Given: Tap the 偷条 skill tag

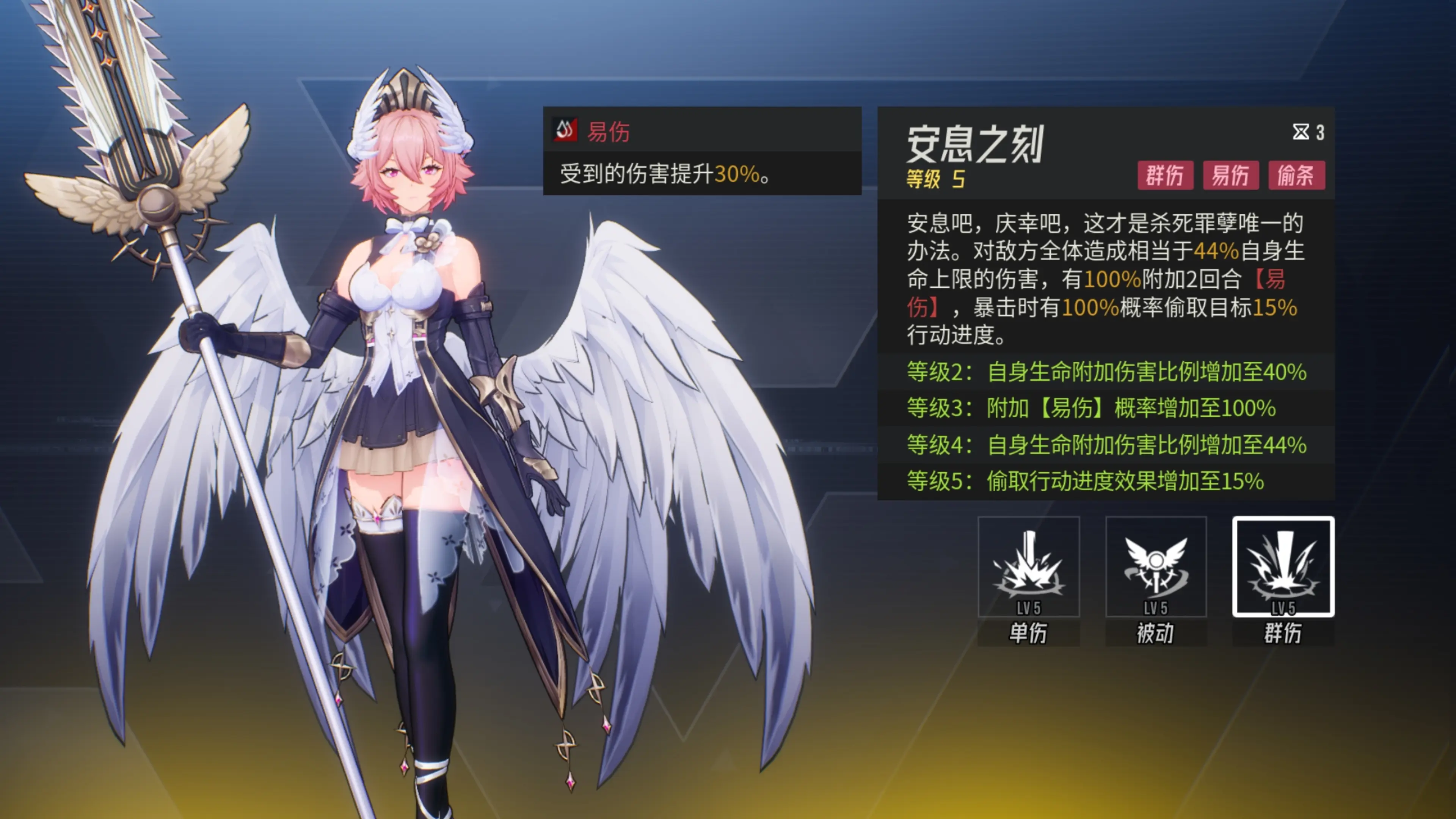Looking at the screenshot, I should pyautogui.click(x=1296, y=175).
